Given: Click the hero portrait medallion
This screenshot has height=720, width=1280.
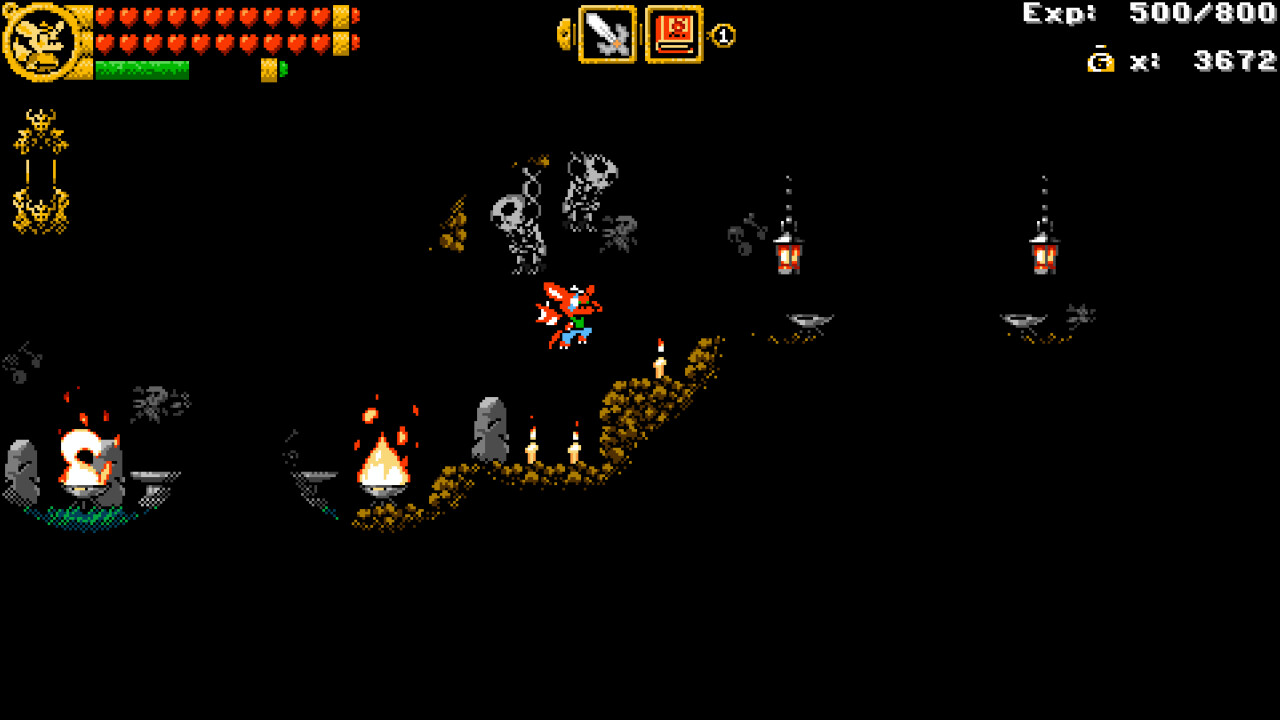Looking at the screenshot, I should [42, 40].
